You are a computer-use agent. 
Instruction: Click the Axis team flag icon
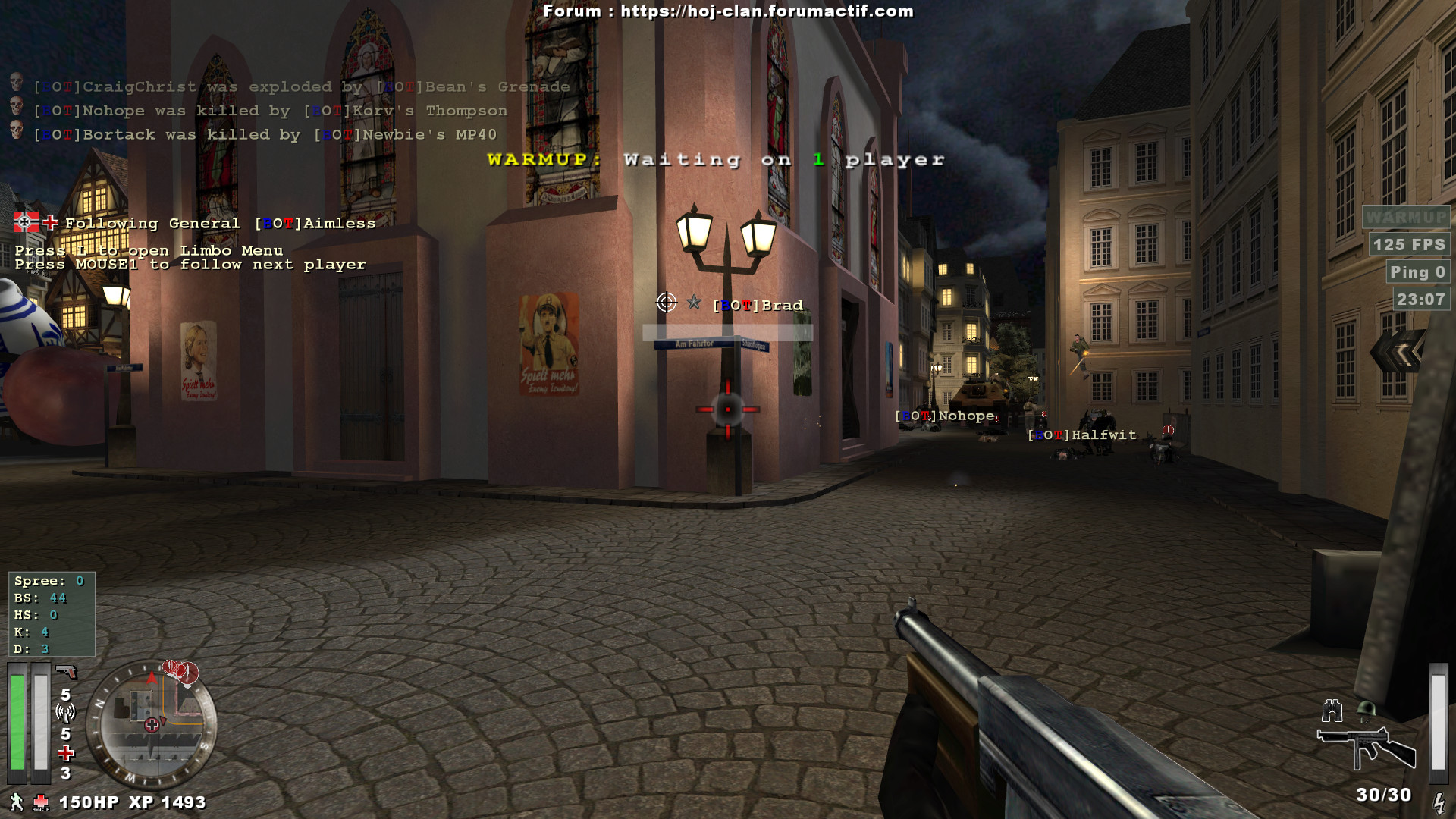26,222
